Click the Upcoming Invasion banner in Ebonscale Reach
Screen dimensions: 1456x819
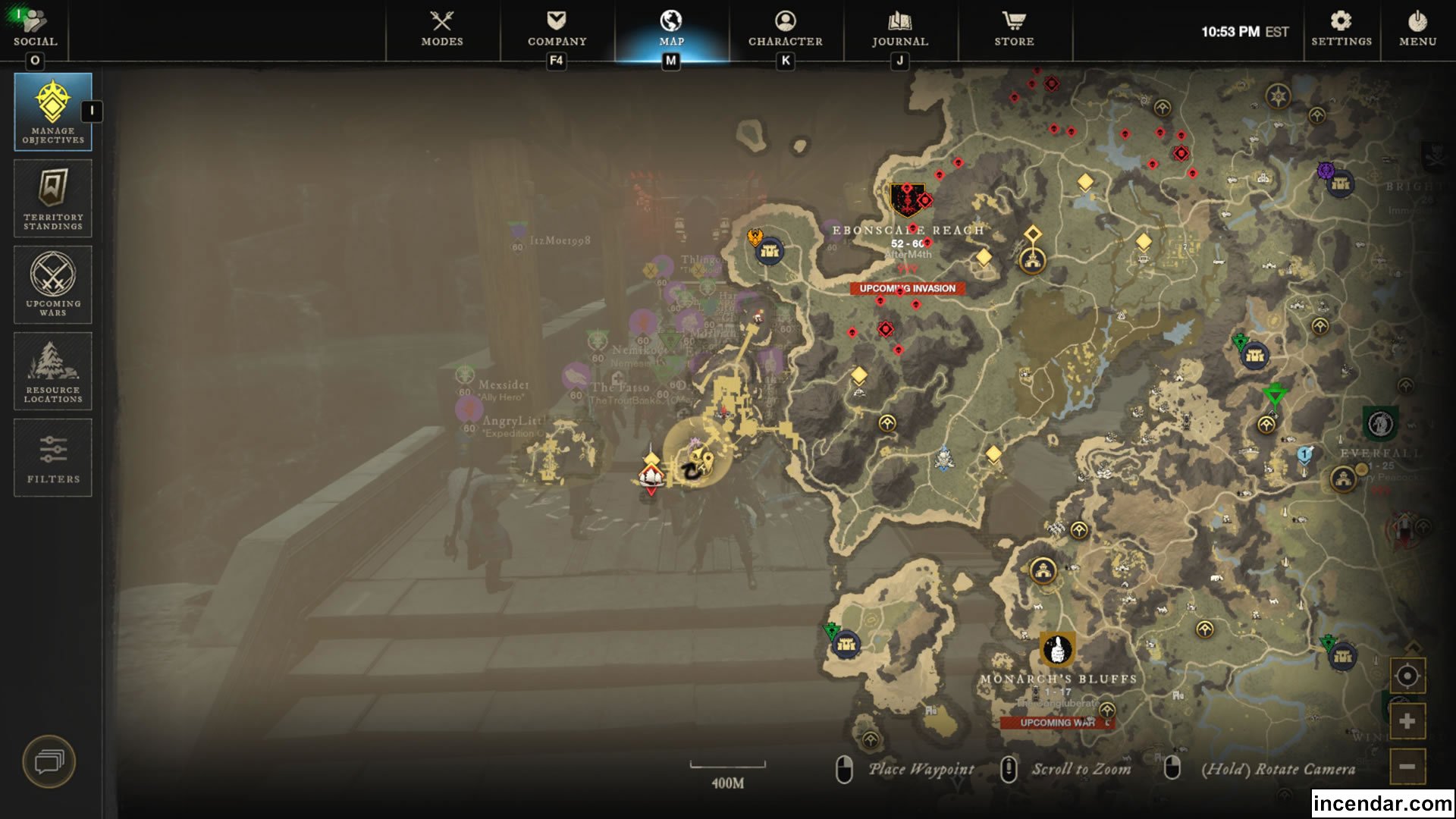[x=909, y=288]
